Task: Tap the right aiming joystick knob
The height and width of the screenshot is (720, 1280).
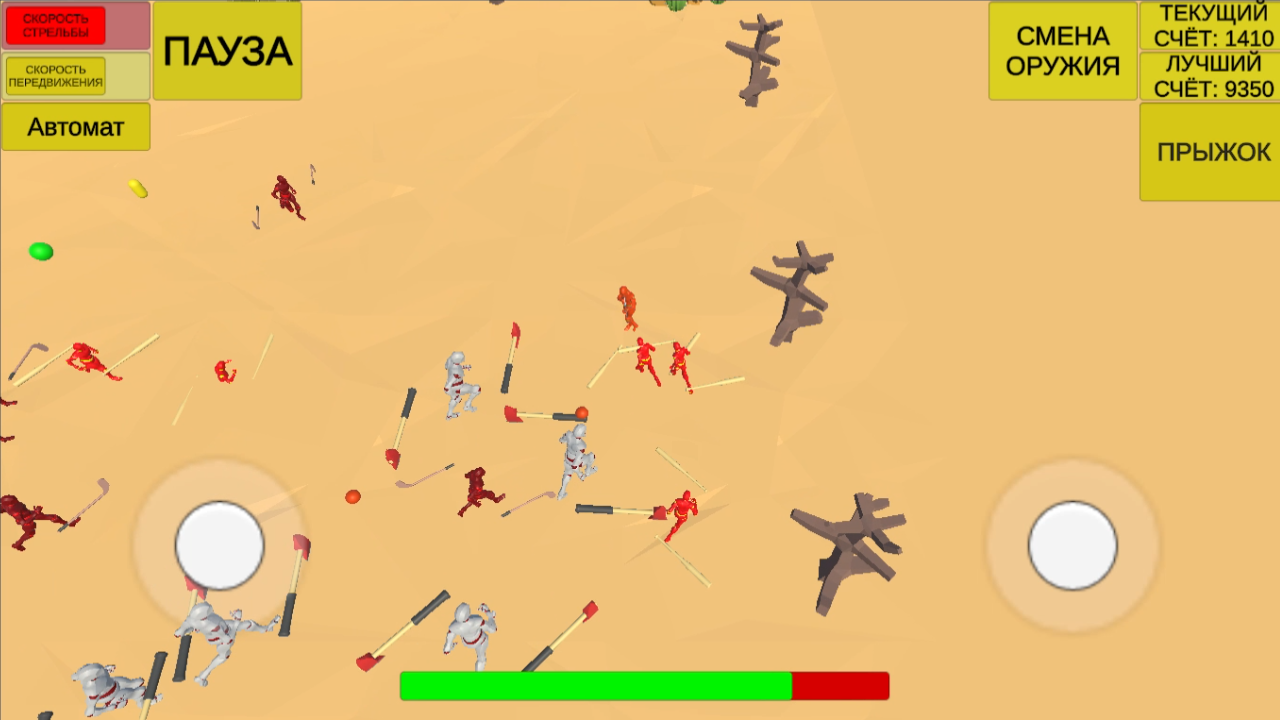Action: (x=1073, y=543)
